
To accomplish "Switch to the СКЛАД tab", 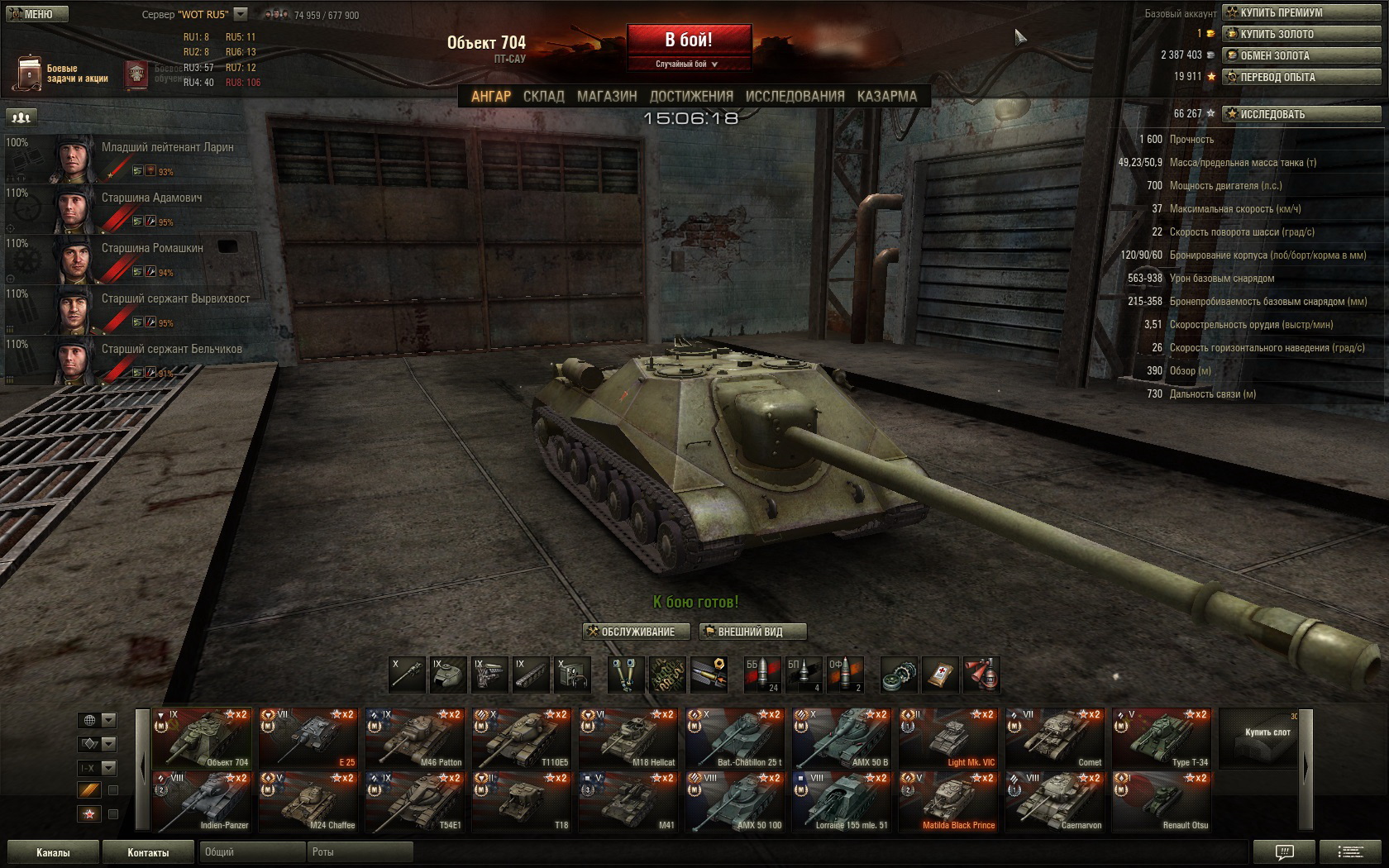I will coord(543,96).
